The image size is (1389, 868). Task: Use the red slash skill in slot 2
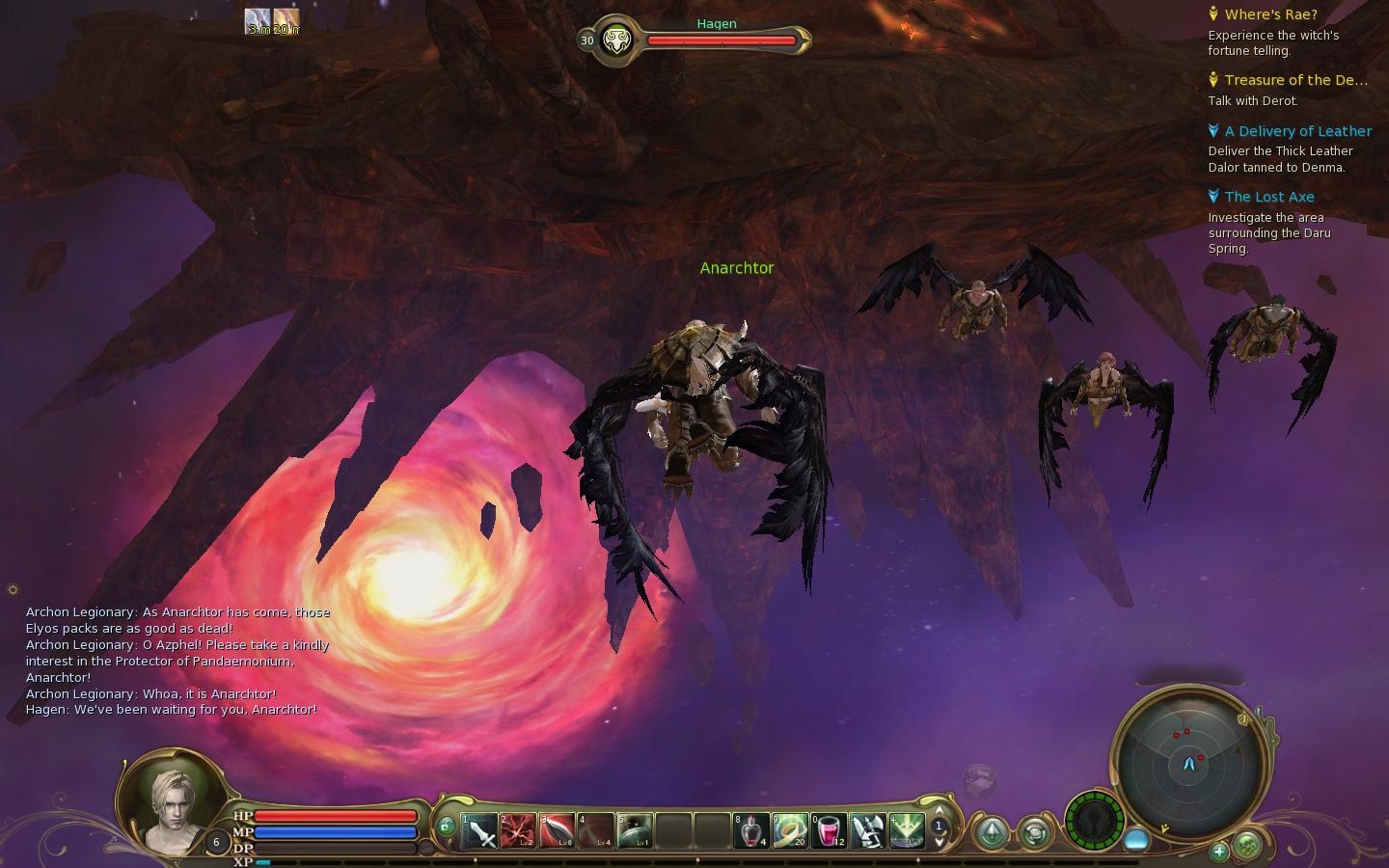[518, 830]
